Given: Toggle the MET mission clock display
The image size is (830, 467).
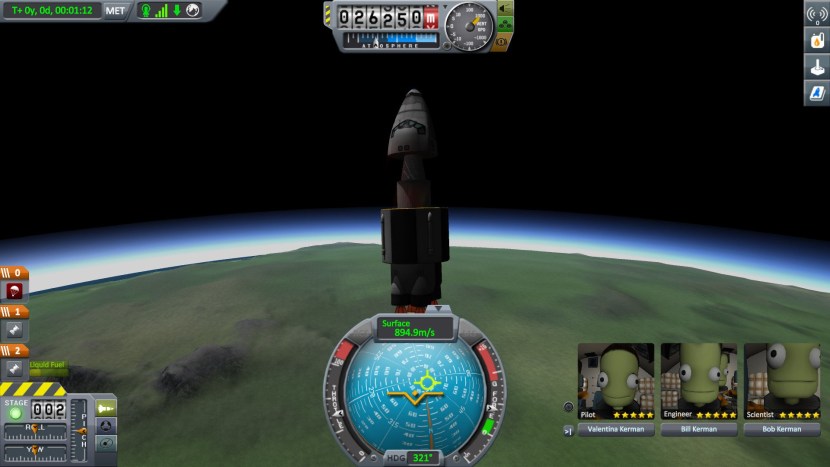Looking at the screenshot, I should (x=116, y=11).
